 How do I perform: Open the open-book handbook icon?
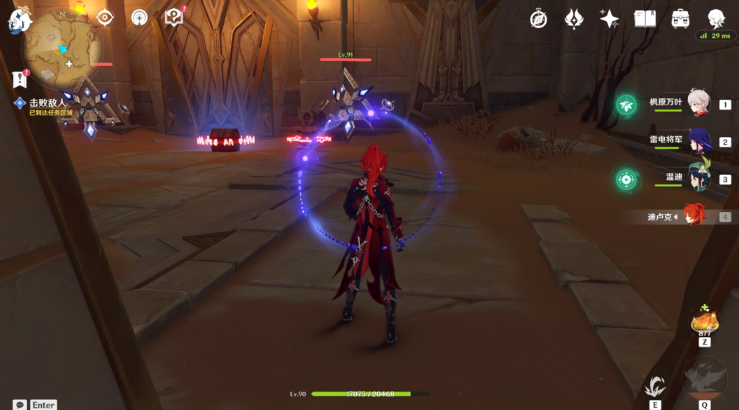(x=645, y=18)
